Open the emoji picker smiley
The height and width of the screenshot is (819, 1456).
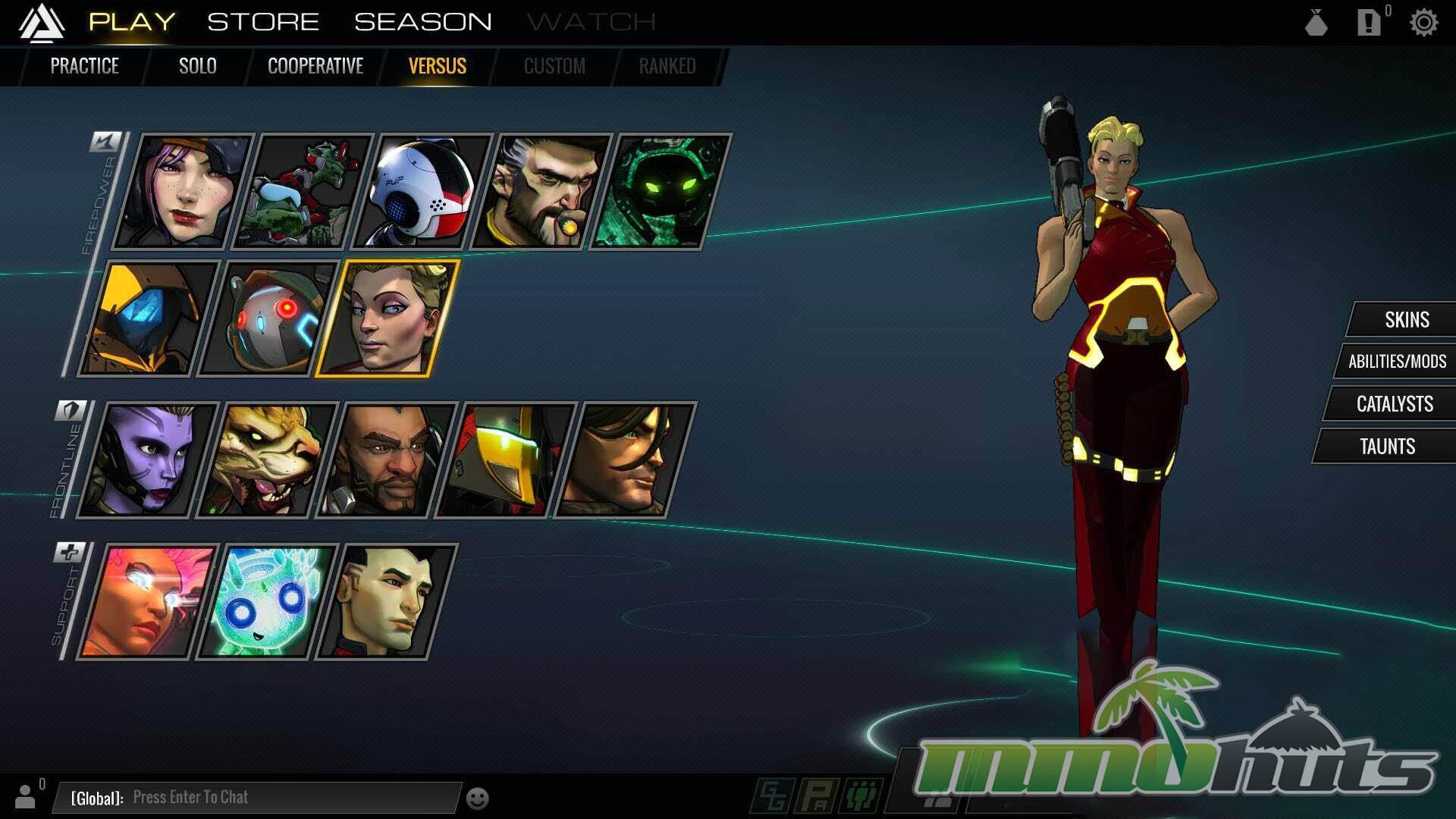pyautogui.click(x=477, y=799)
